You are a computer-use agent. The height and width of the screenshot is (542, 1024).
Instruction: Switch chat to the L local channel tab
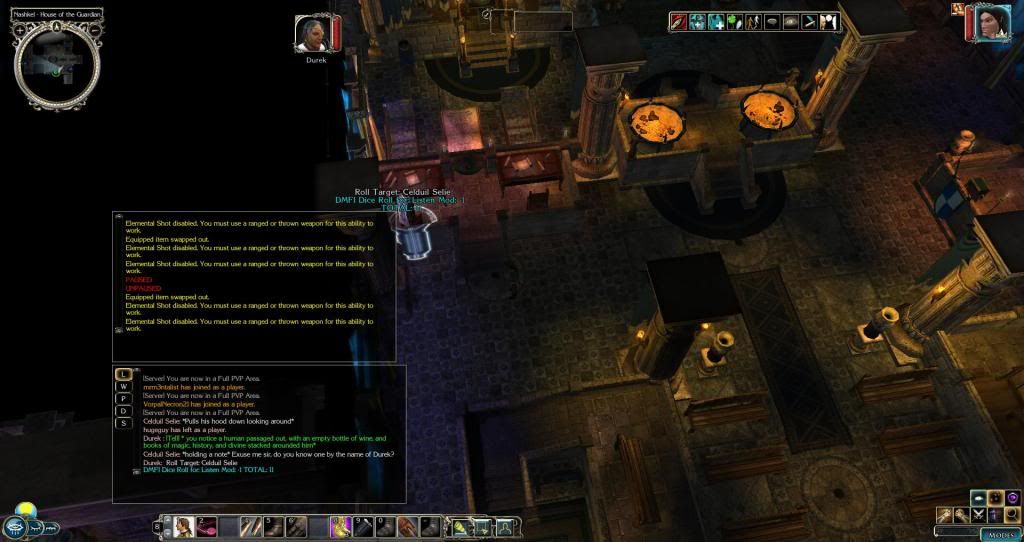[123, 374]
